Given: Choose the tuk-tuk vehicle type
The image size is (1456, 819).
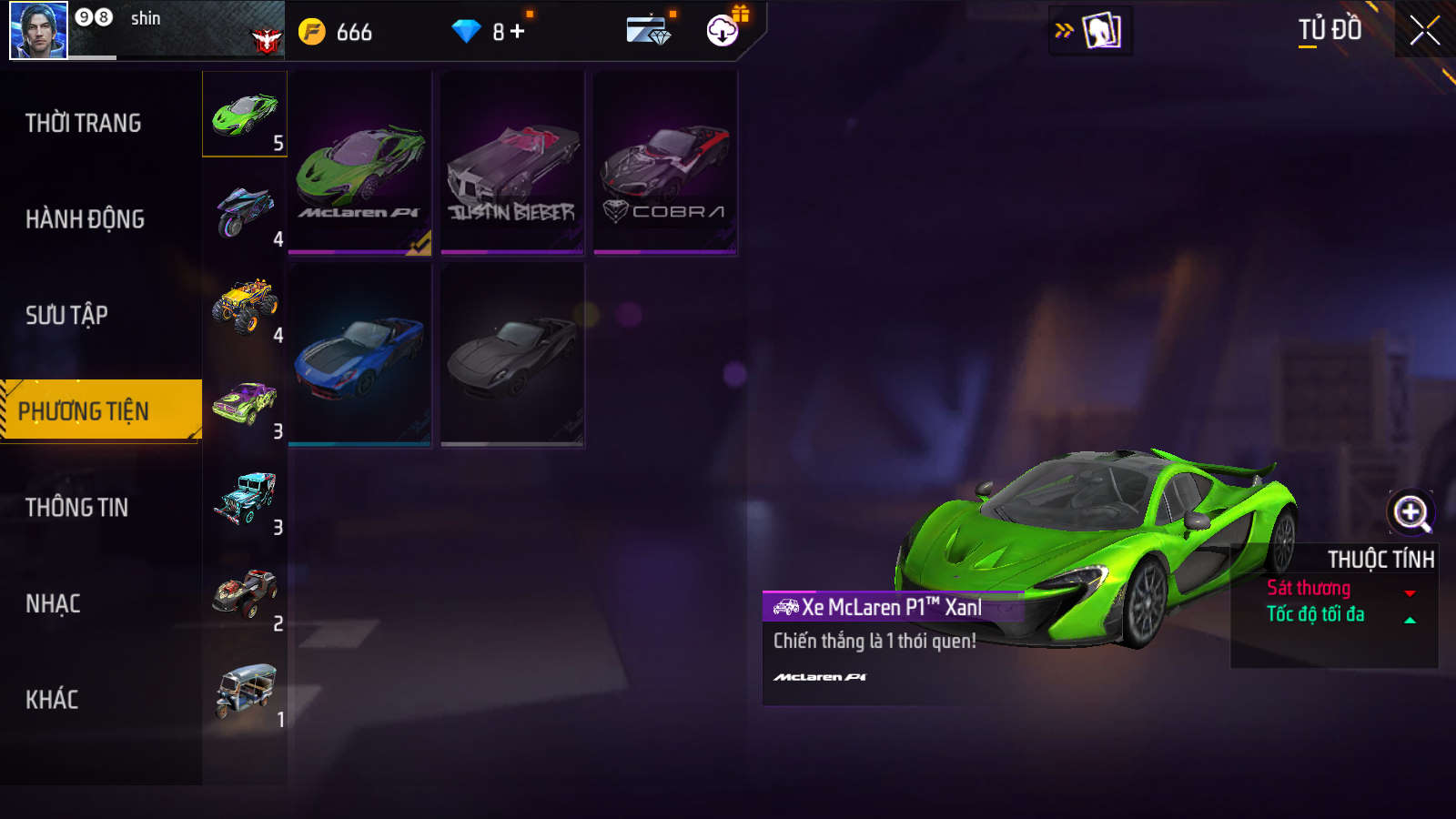Looking at the screenshot, I should pos(245,692).
